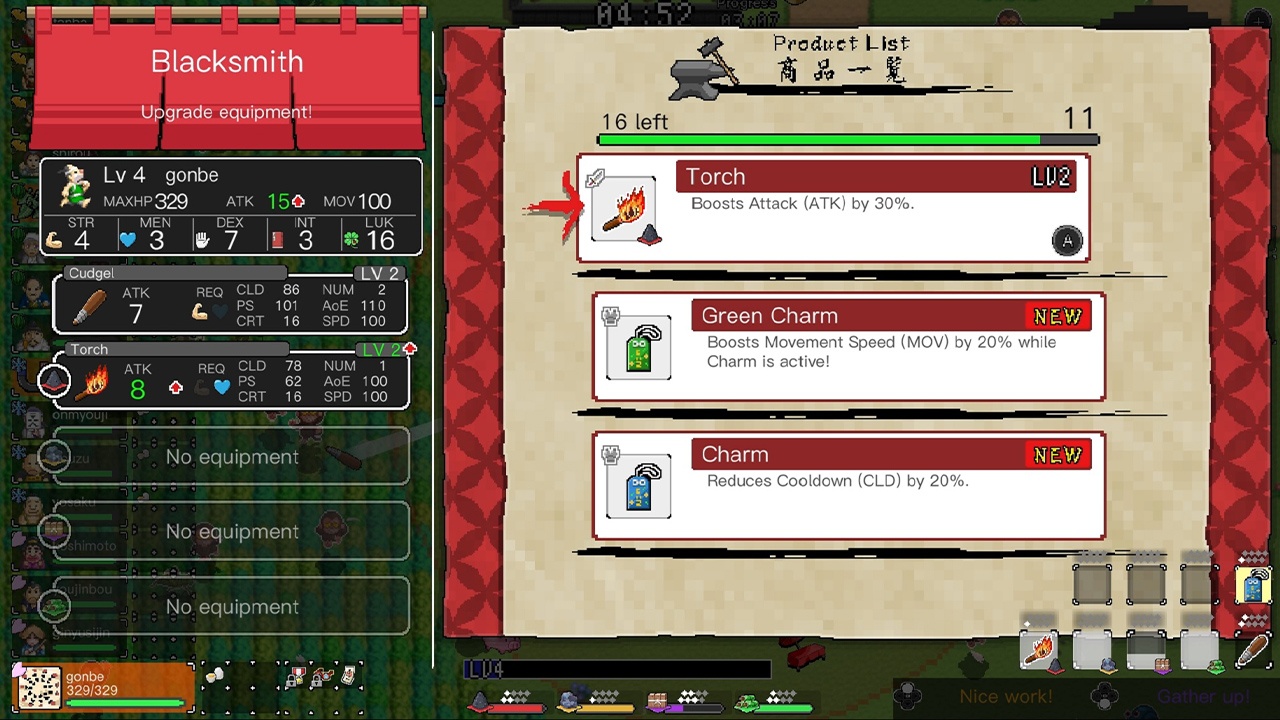Image resolution: width=1280 pixels, height=720 pixels.
Task: Choose the Gather up! chat option
Action: (x=1203, y=697)
